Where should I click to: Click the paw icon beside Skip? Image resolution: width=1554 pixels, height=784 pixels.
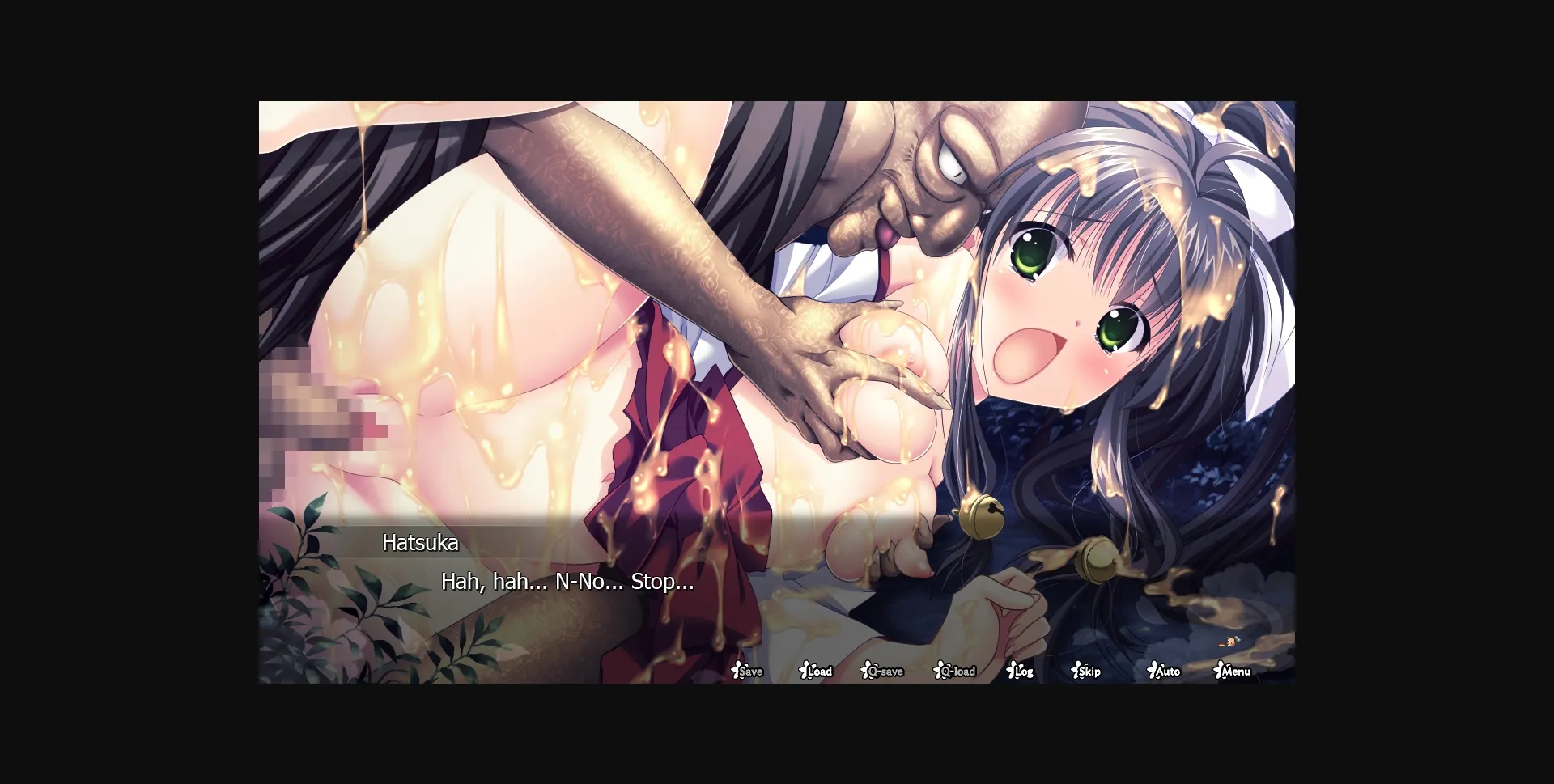(1076, 670)
